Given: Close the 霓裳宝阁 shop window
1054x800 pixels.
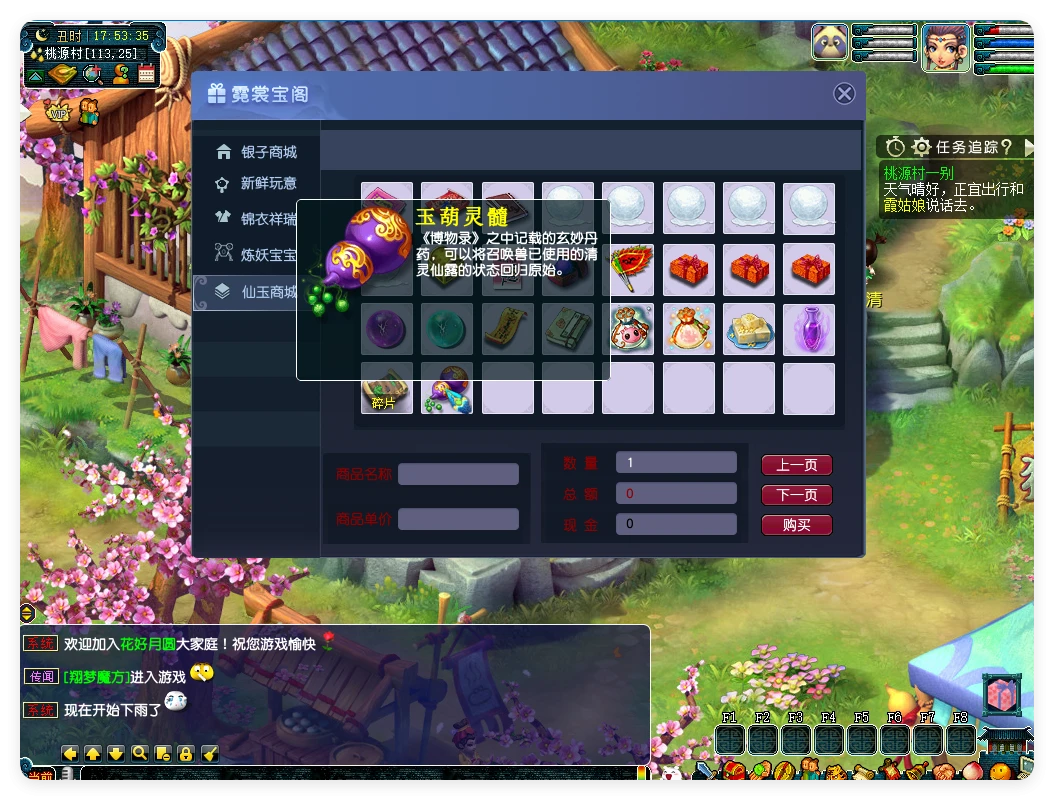Looking at the screenshot, I should point(844,93).
